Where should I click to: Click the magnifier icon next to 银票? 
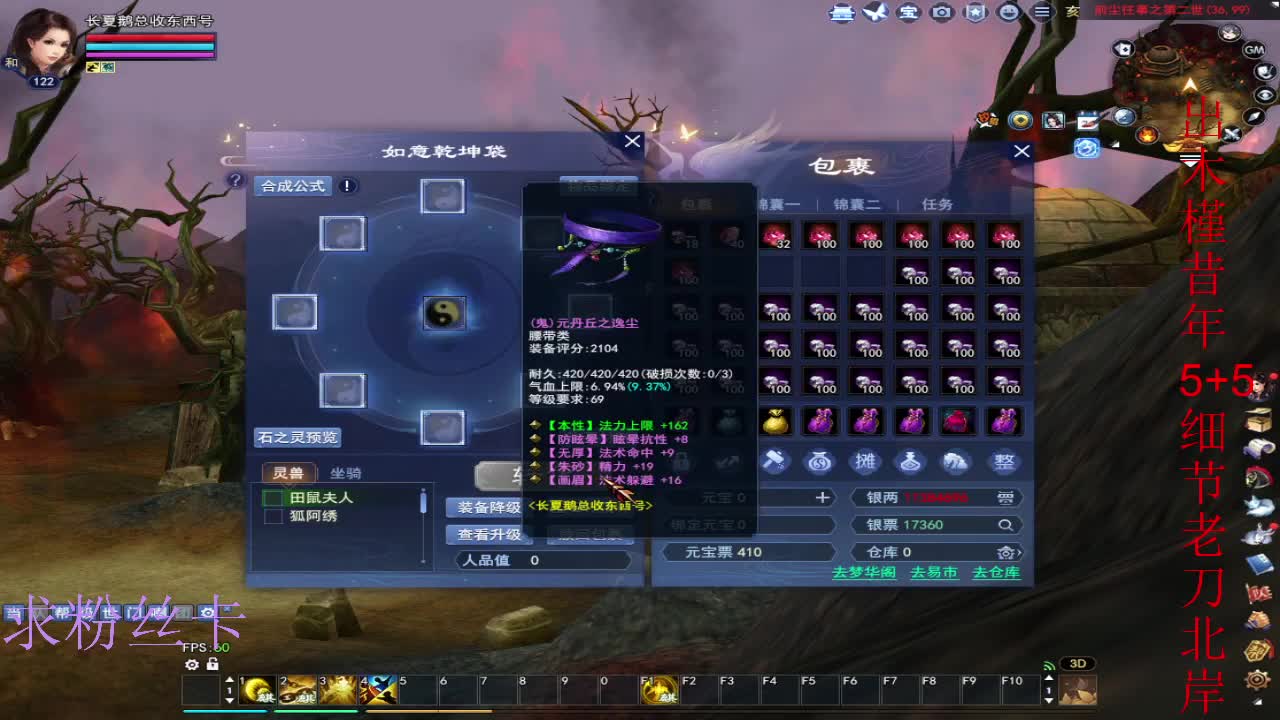click(x=1005, y=525)
